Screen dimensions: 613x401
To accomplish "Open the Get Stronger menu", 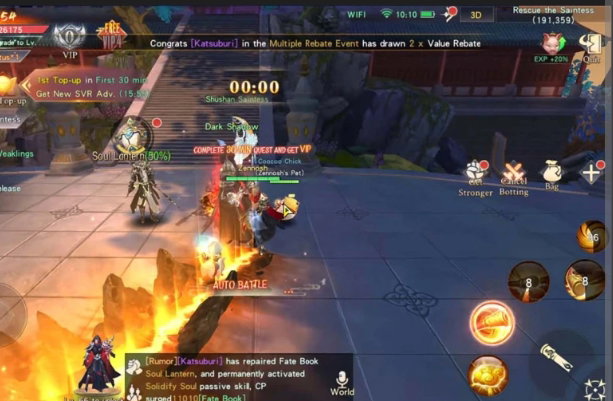I will [x=476, y=177].
